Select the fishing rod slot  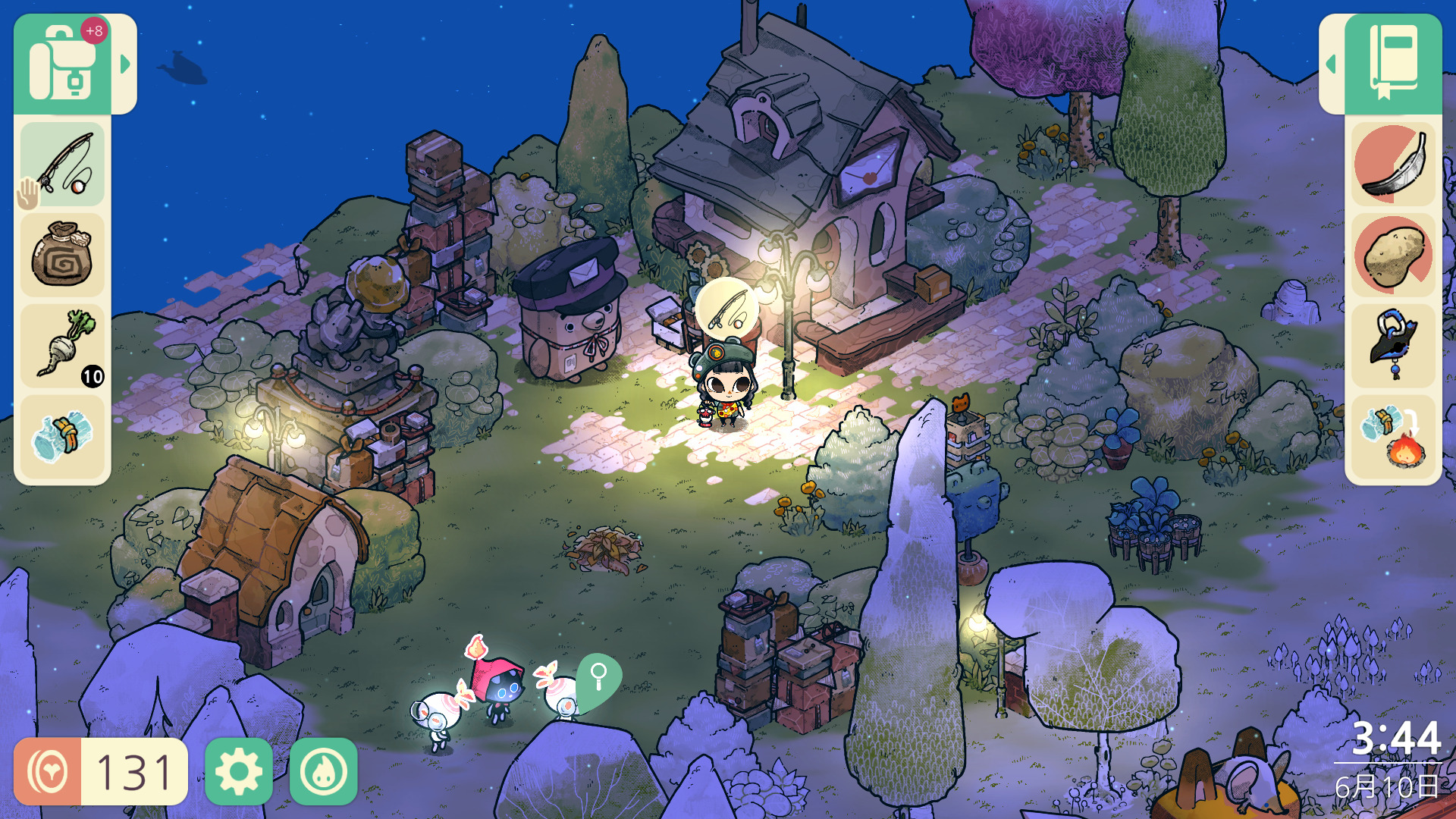click(62, 165)
